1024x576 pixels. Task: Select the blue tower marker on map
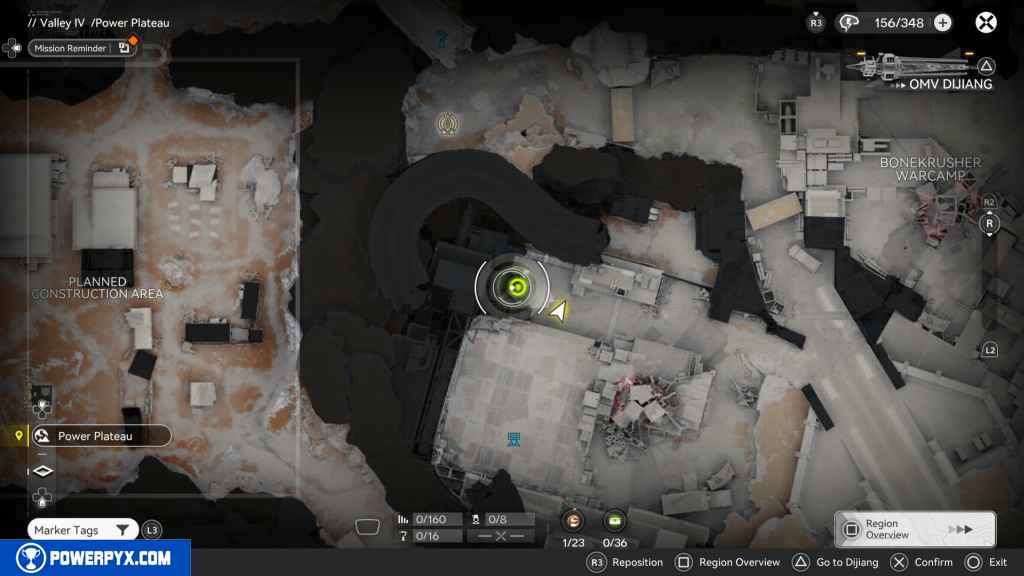(514, 439)
